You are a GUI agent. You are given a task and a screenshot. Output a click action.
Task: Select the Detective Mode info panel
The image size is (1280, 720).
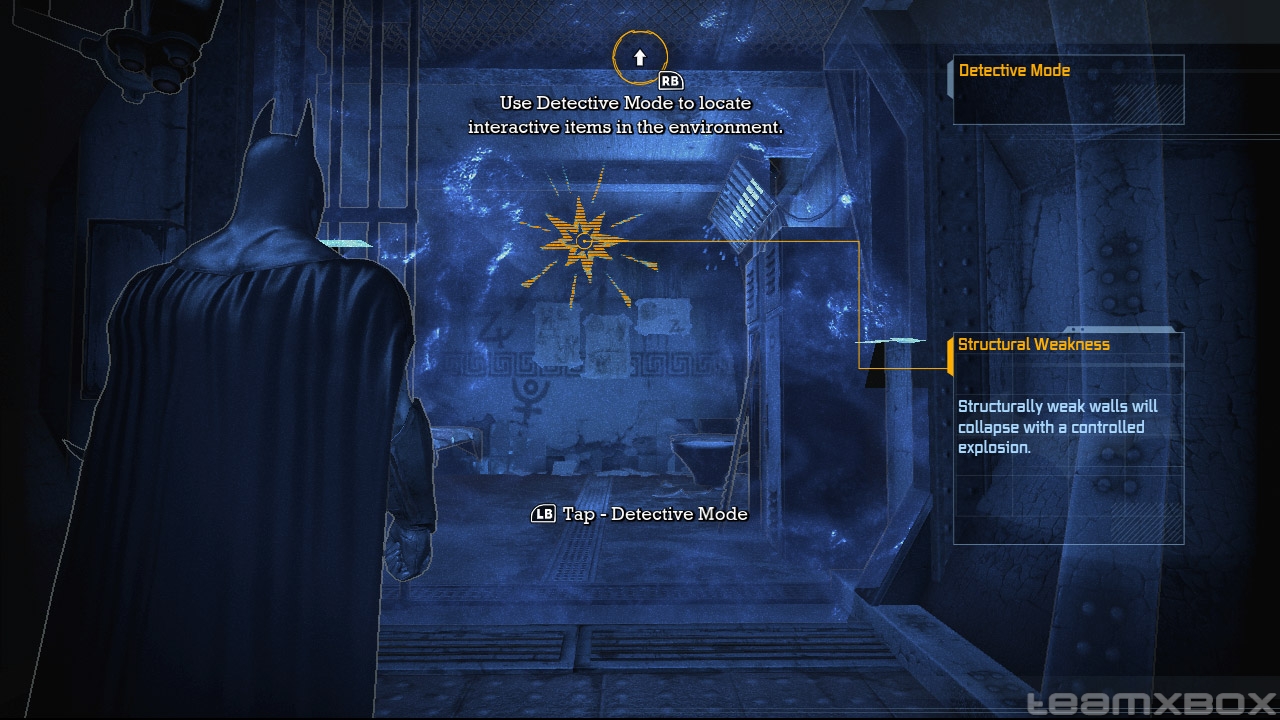pos(1067,89)
